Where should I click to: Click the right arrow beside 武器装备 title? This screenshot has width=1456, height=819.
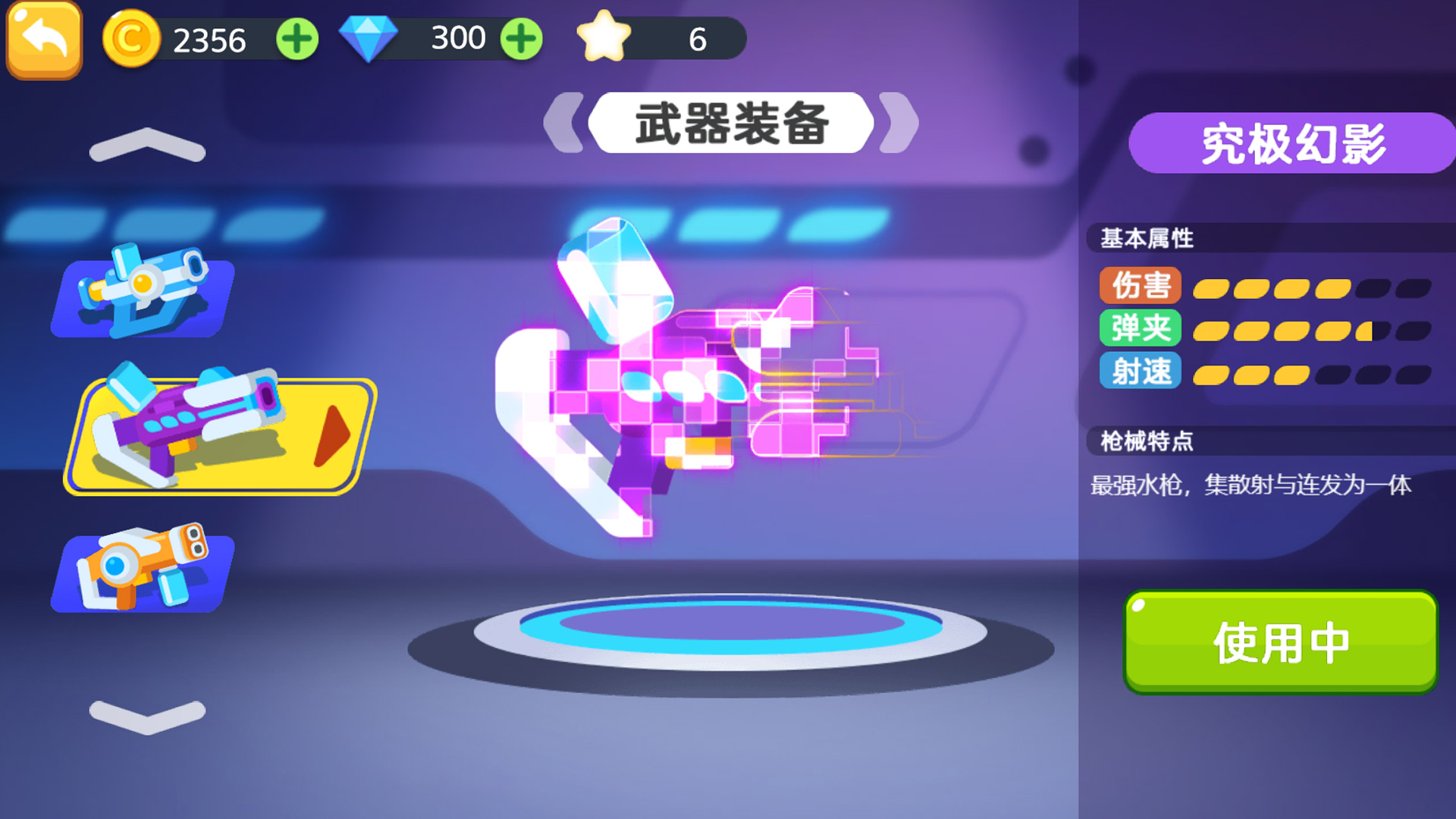(895, 121)
